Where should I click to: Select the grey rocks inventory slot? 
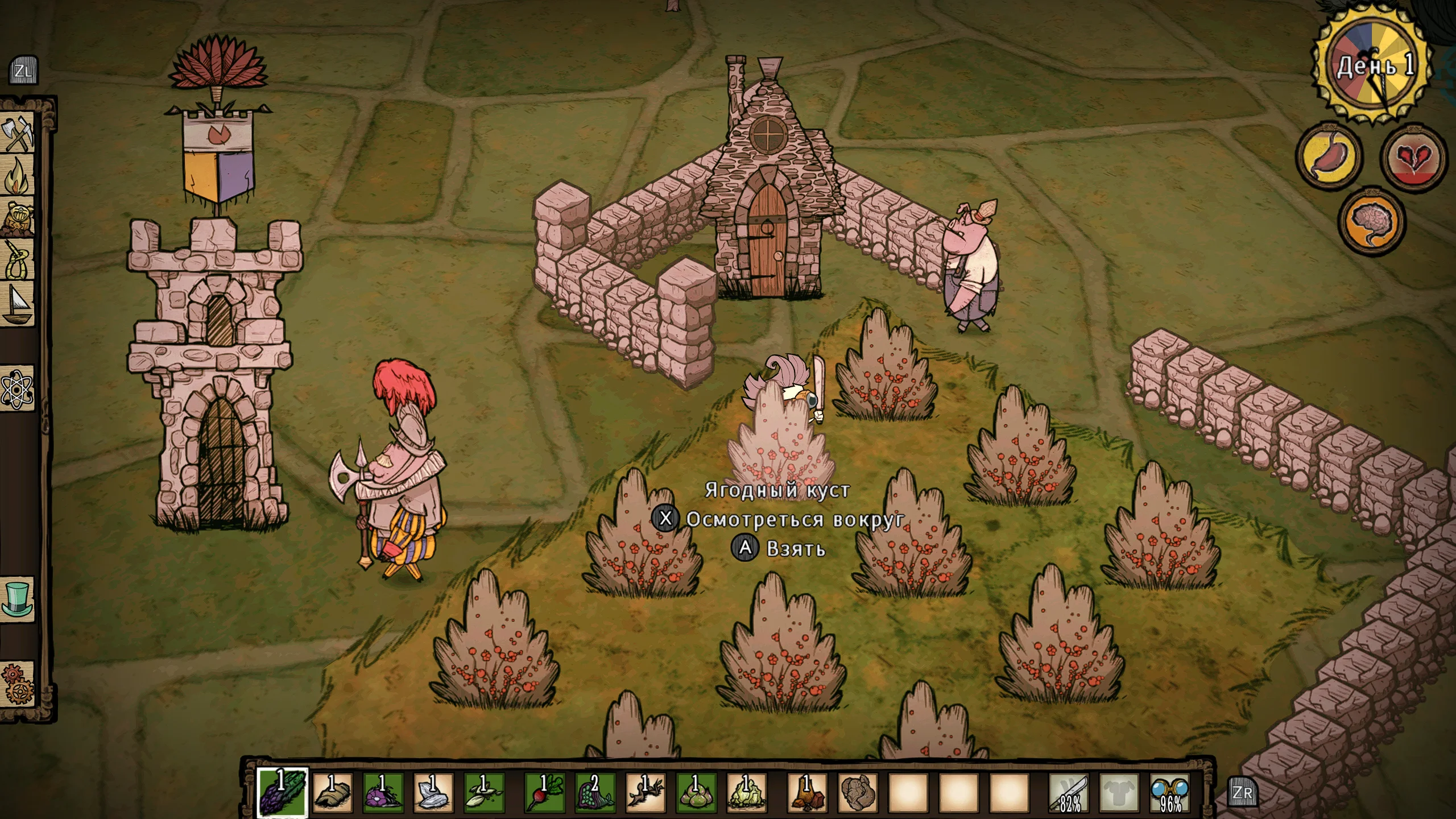[x=858, y=792]
